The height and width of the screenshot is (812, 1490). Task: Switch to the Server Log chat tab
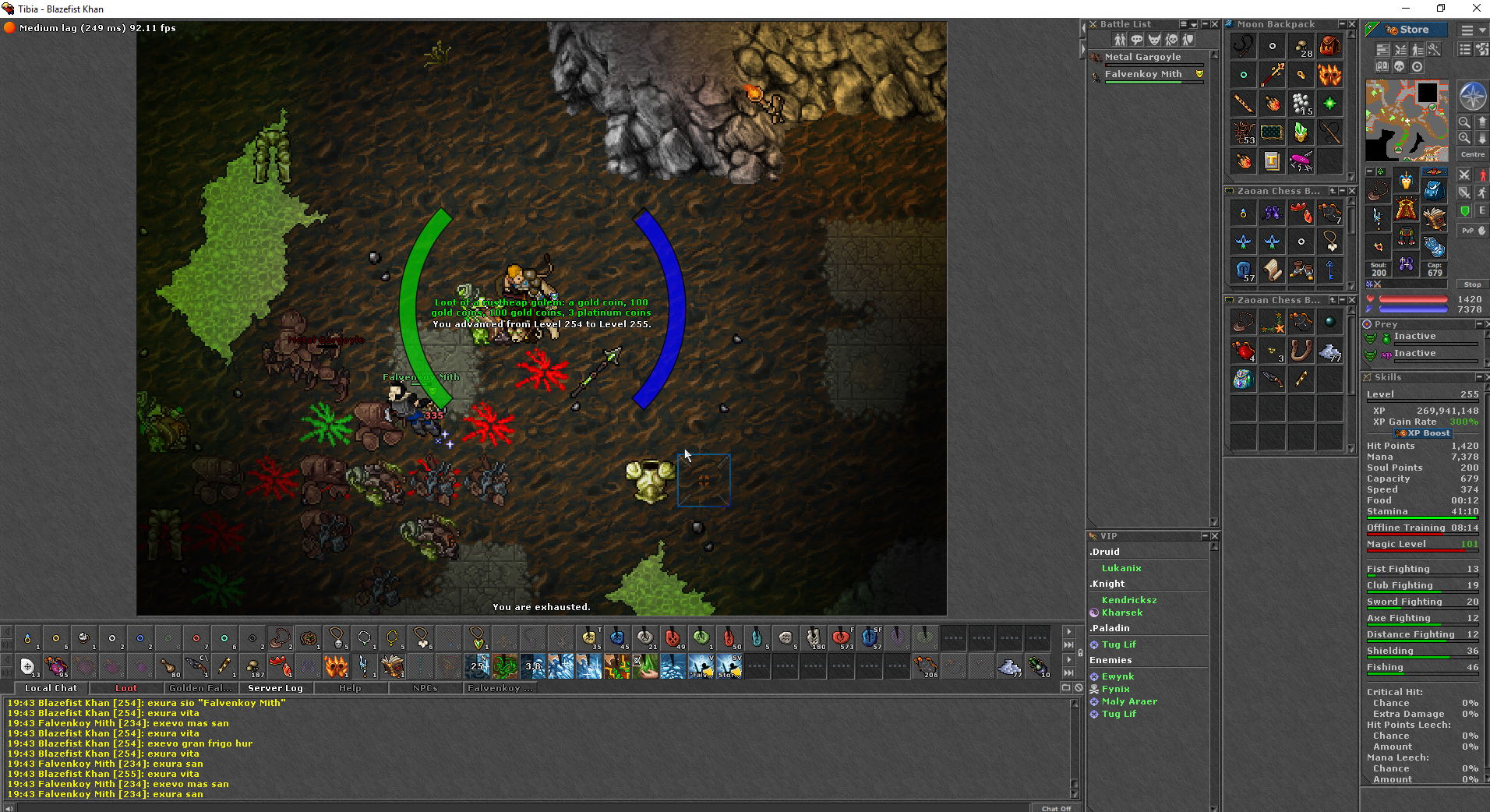click(x=274, y=688)
